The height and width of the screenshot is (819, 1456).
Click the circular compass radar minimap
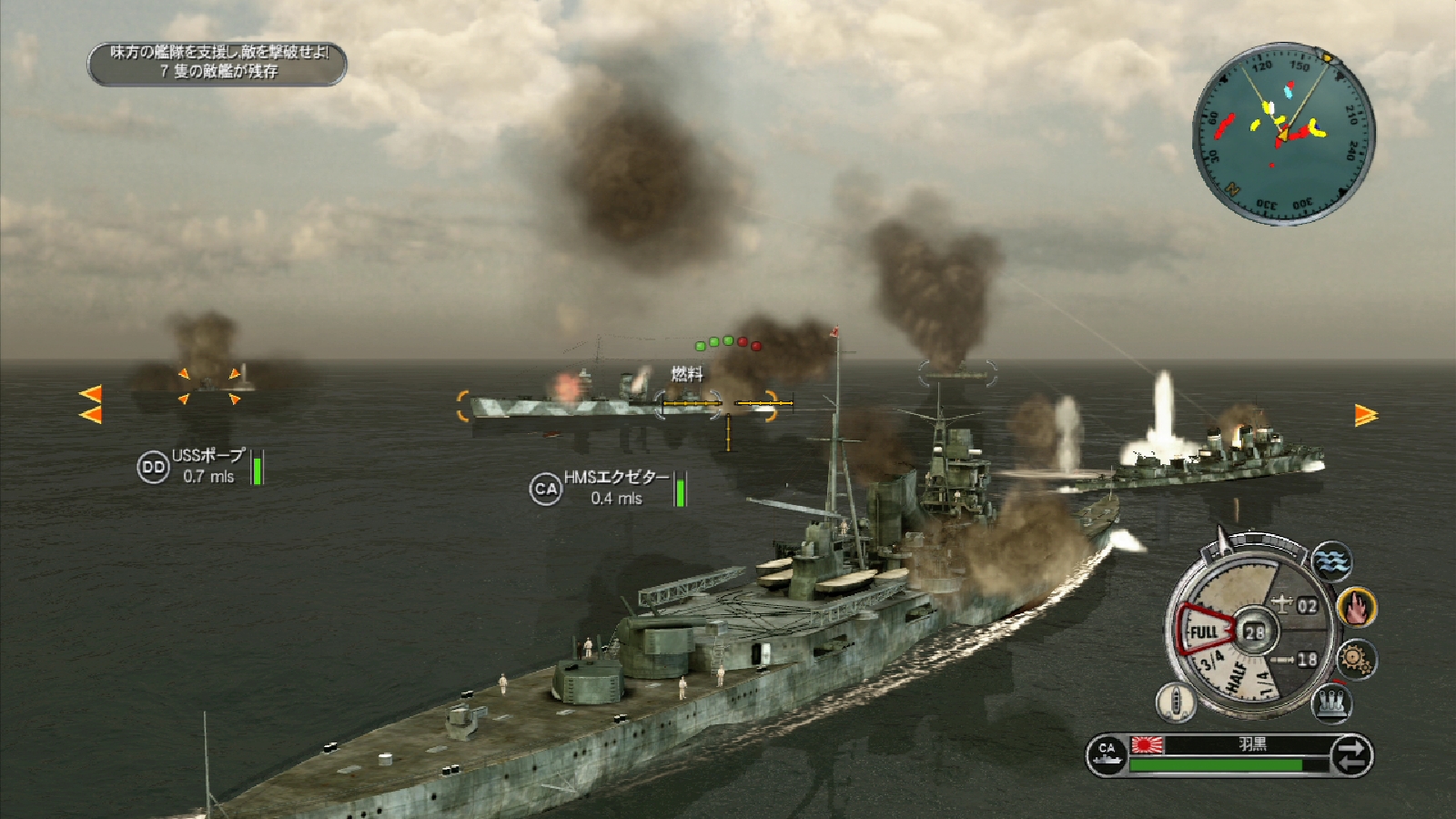[1283, 133]
